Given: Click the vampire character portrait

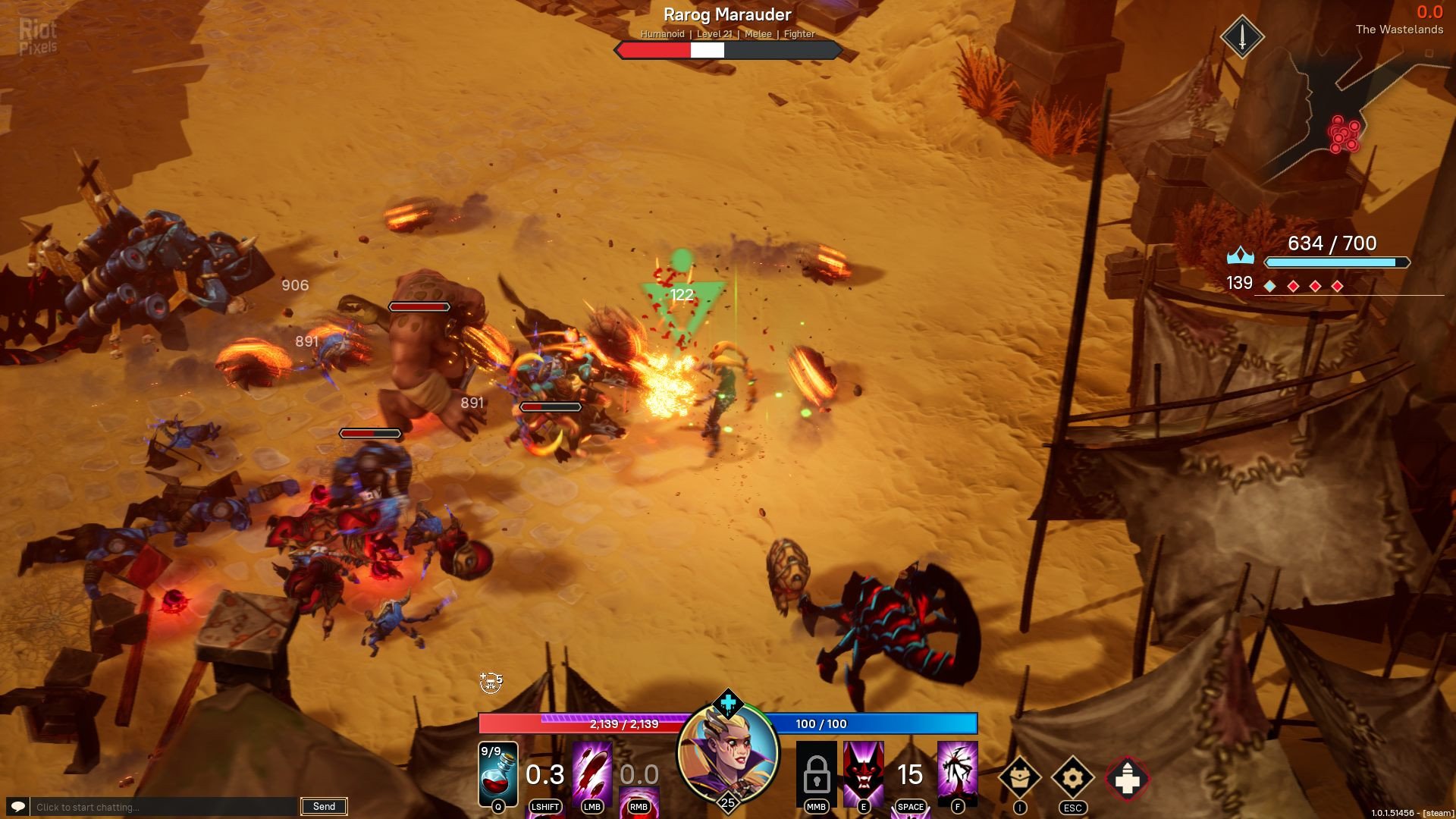Looking at the screenshot, I should (x=728, y=752).
